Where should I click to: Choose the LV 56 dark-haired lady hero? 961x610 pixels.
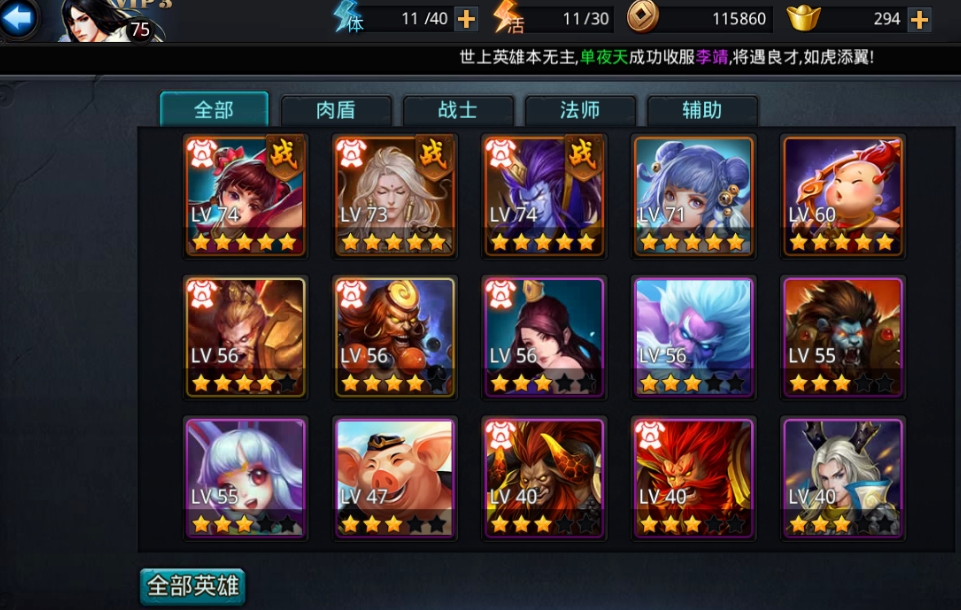pyautogui.click(x=543, y=337)
